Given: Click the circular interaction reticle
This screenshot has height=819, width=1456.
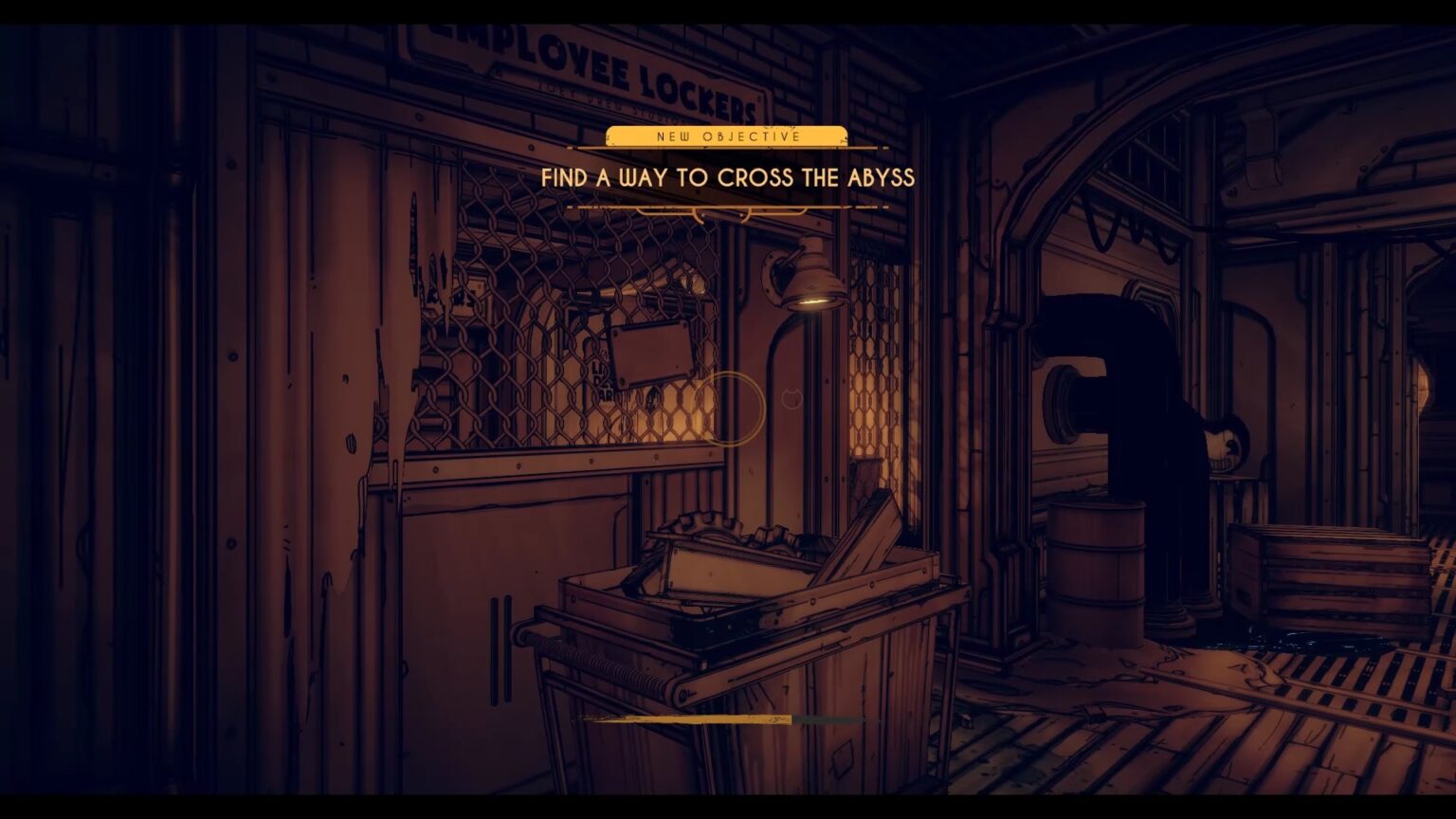Looking at the screenshot, I should point(730,408).
